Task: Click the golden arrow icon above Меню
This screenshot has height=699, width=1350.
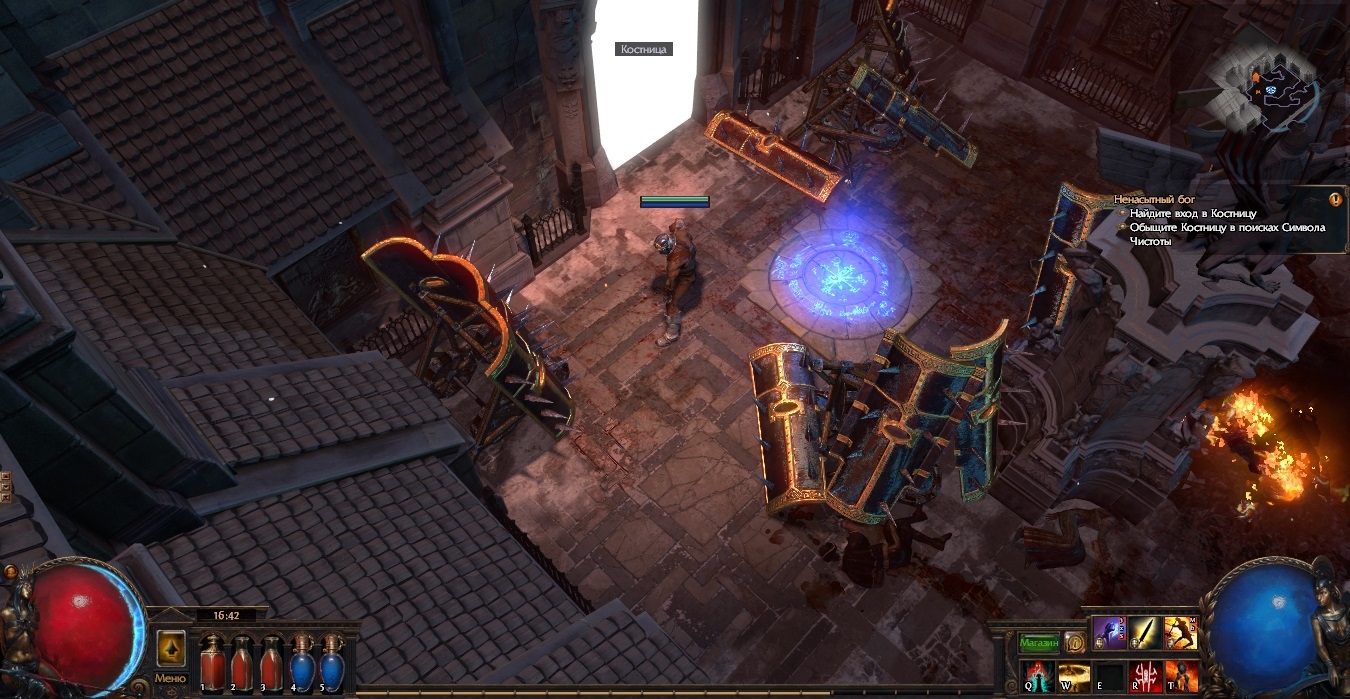Action: point(170,648)
